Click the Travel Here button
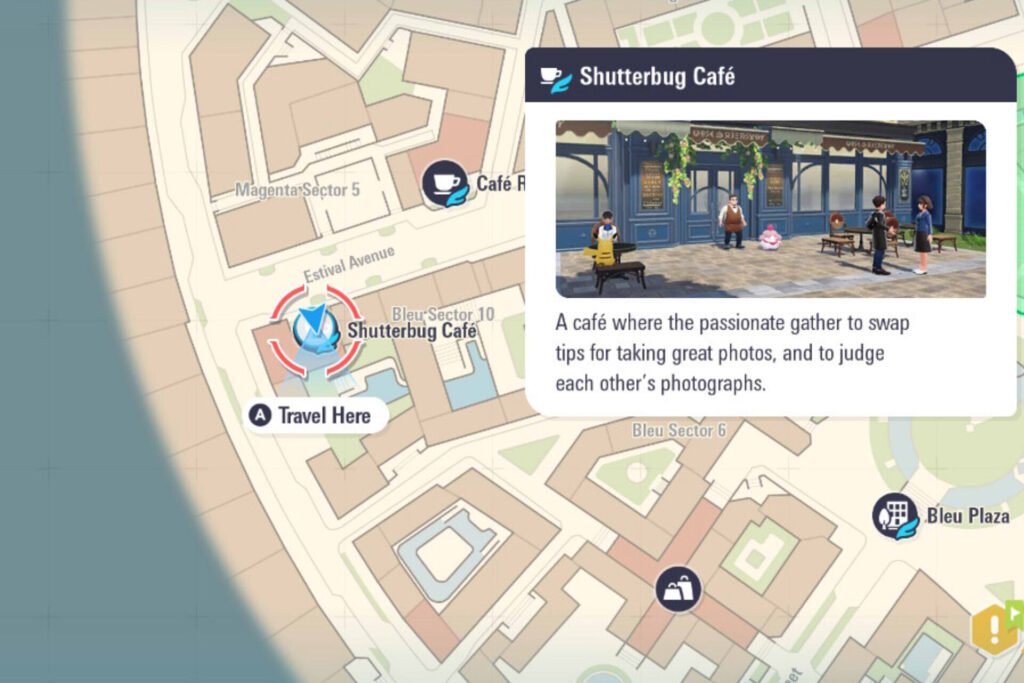Image resolution: width=1024 pixels, height=683 pixels. click(315, 415)
